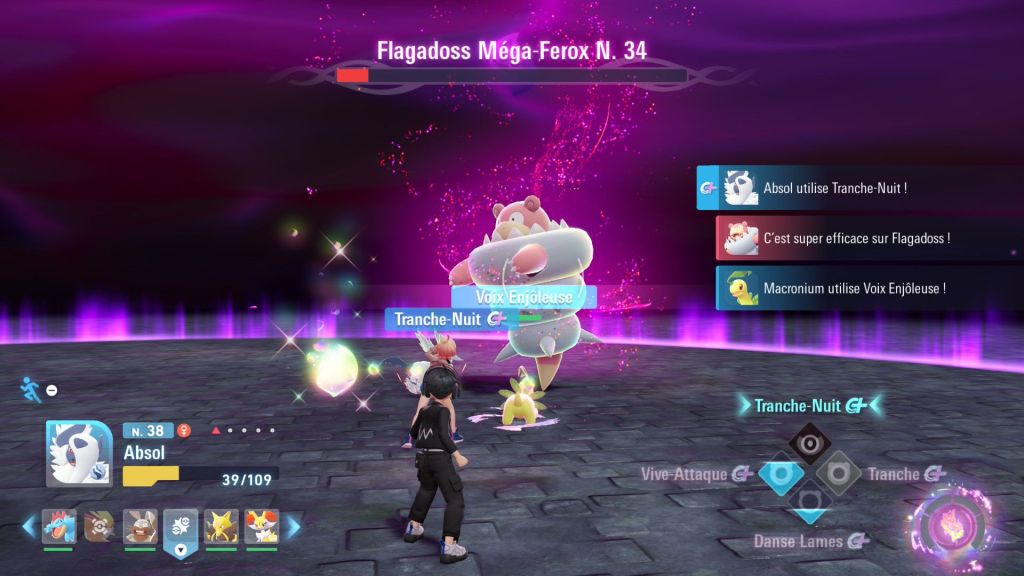Select the party slot covered by a Poké Ball

click(x=99, y=526)
